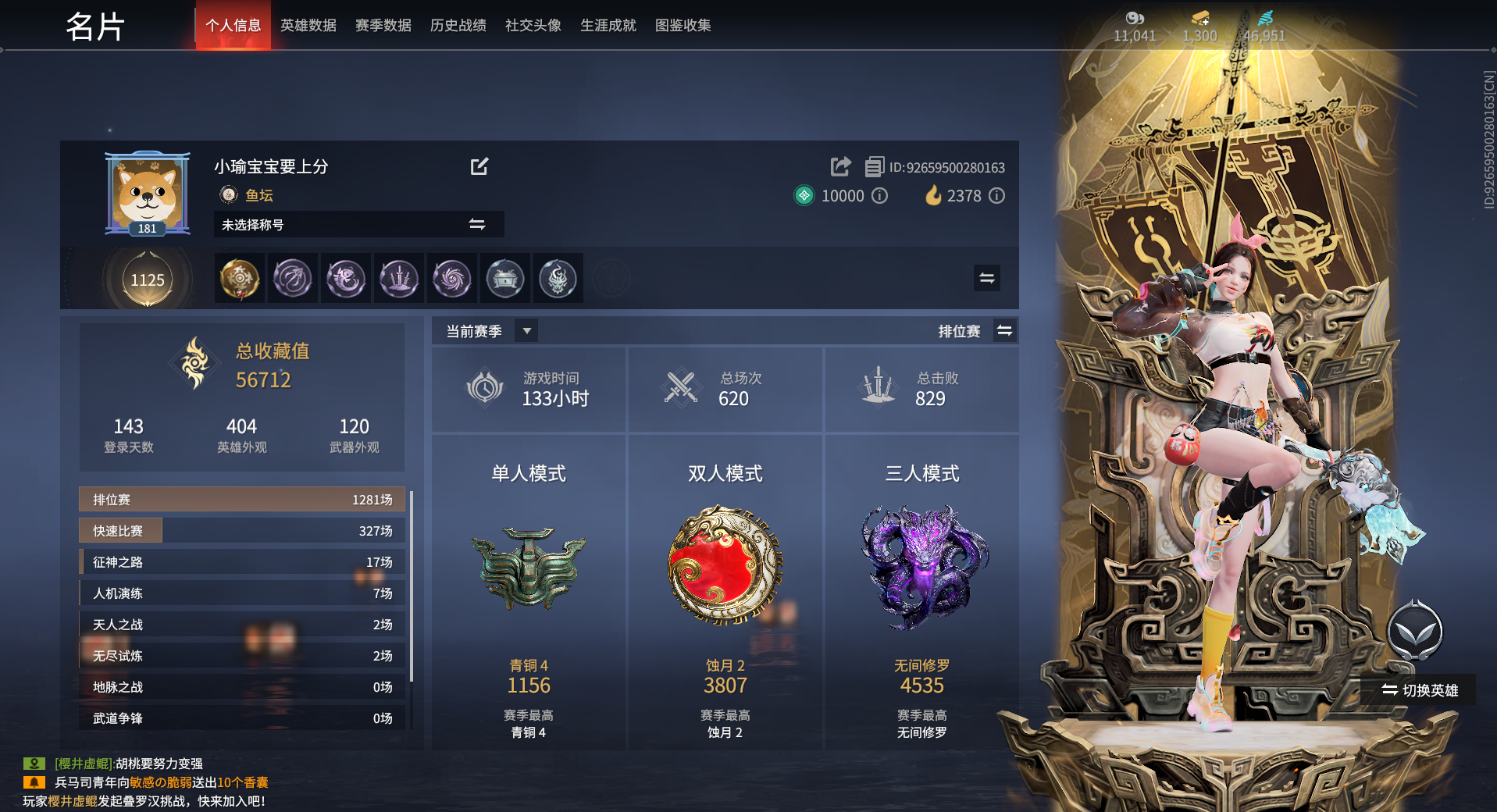Click the info icon next to 2378 heat value
Viewport: 1497px width, 812px height.
997,196
